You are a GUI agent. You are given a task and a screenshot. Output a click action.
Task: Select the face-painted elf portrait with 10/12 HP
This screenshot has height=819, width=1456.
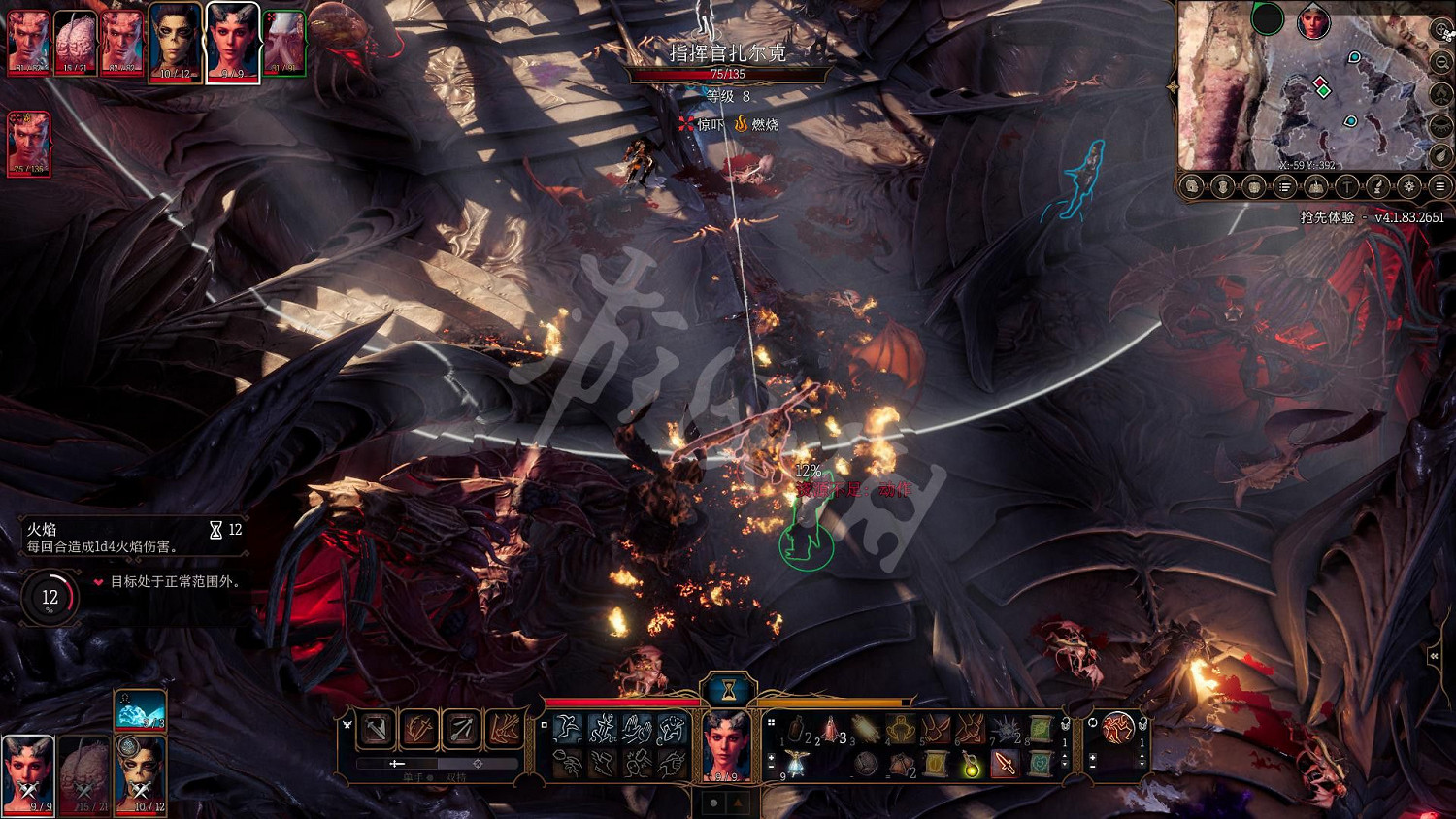click(175, 43)
